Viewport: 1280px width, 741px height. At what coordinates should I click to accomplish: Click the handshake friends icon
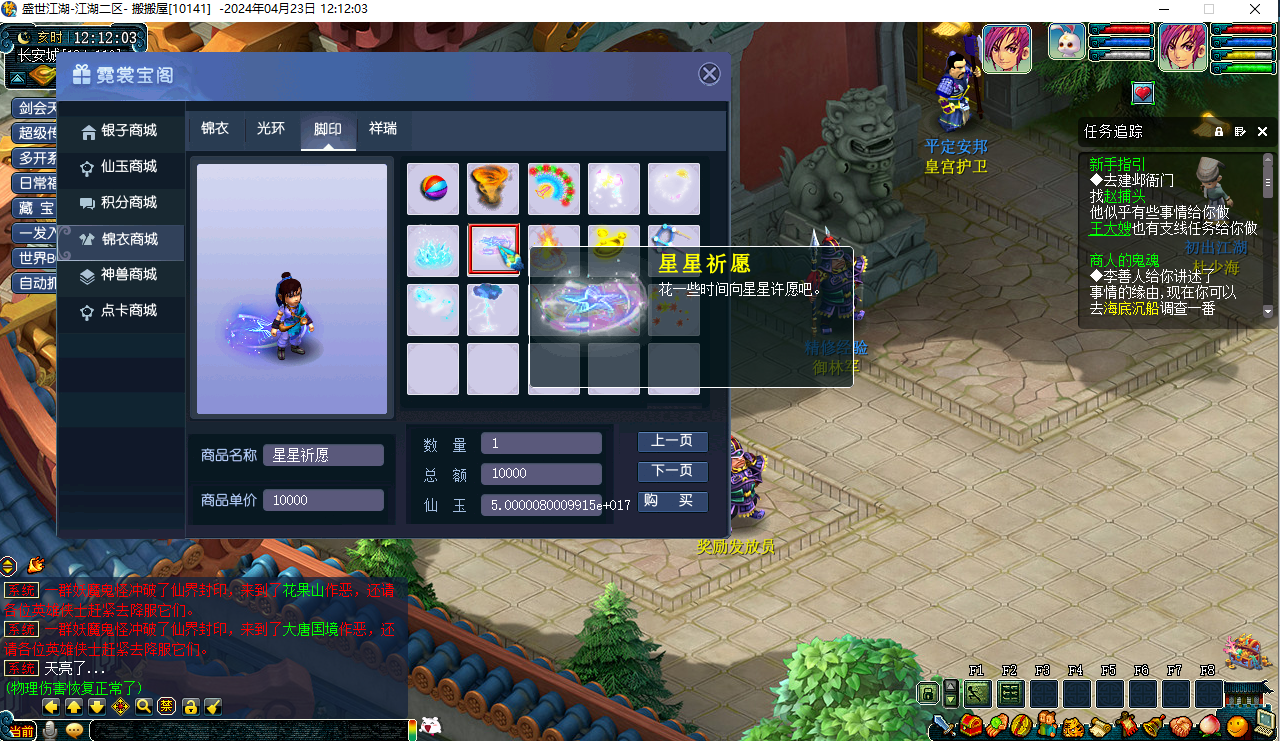tap(1179, 724)
